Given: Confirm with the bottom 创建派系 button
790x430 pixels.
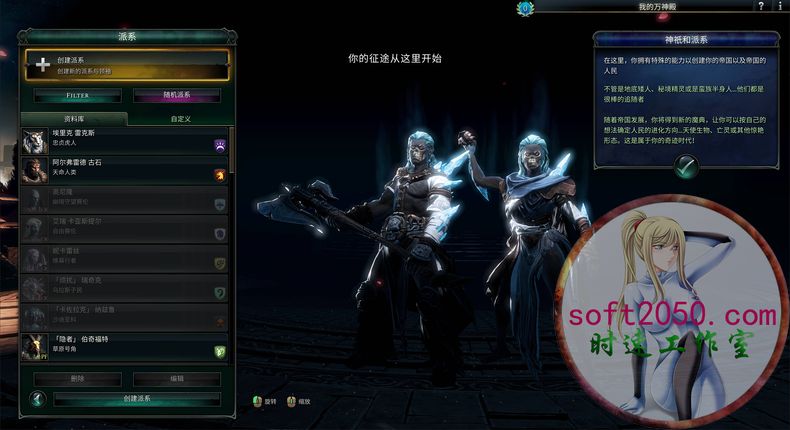Looking at the screenshot, I should click(137, 399).
